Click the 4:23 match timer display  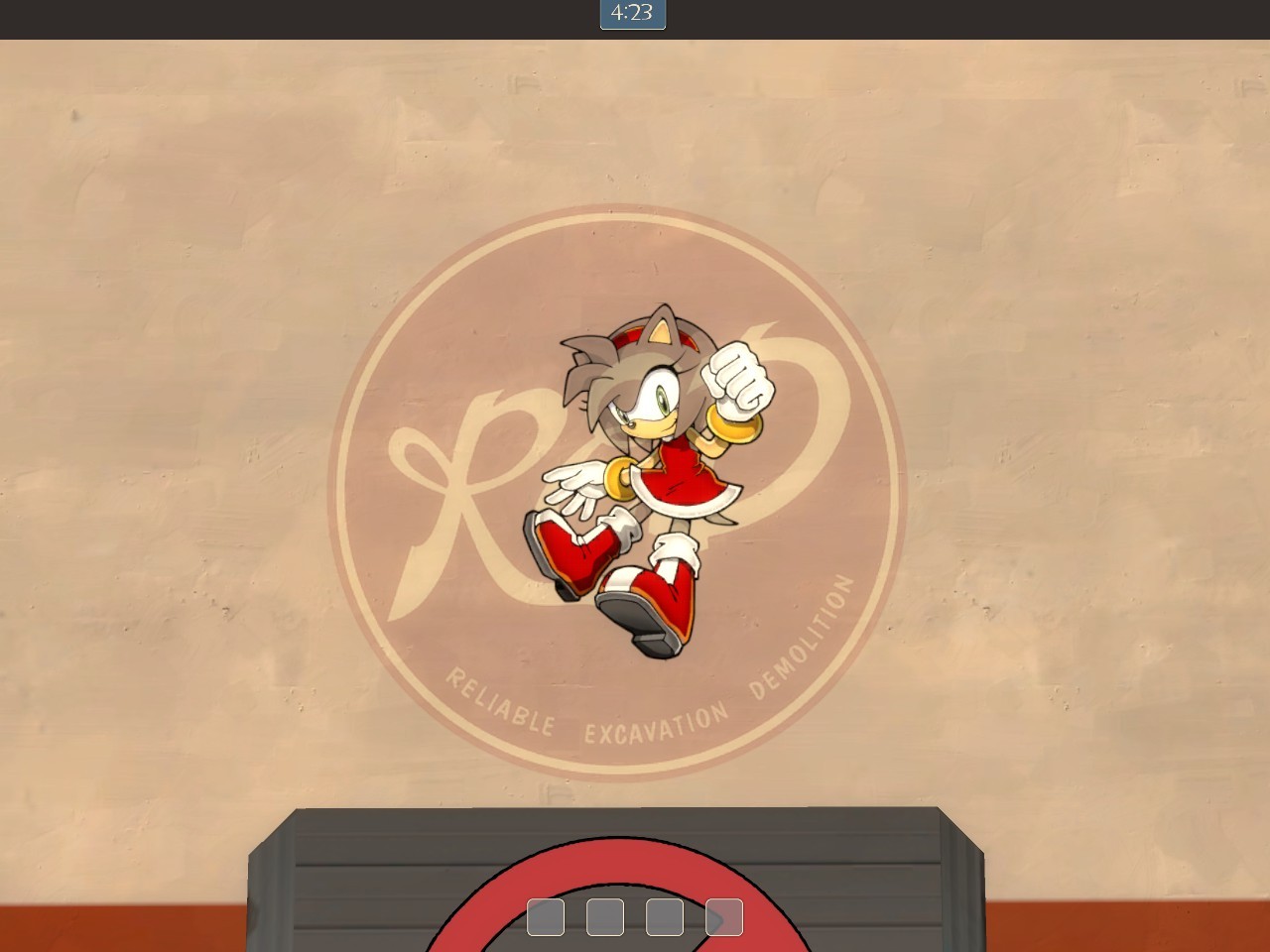point(631,15)
